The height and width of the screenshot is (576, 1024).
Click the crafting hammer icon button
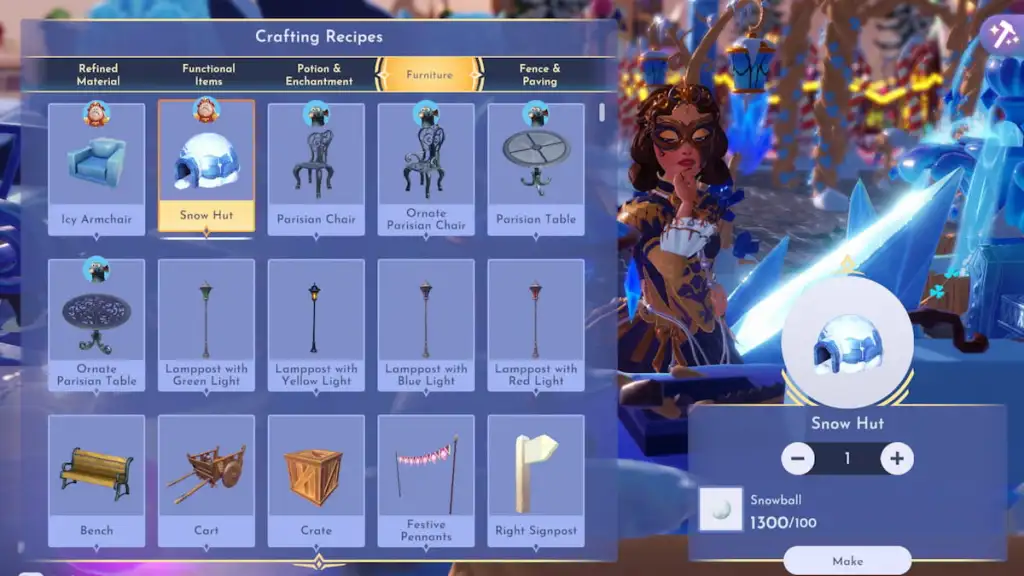pyautogui.click(x=998, y=34)
